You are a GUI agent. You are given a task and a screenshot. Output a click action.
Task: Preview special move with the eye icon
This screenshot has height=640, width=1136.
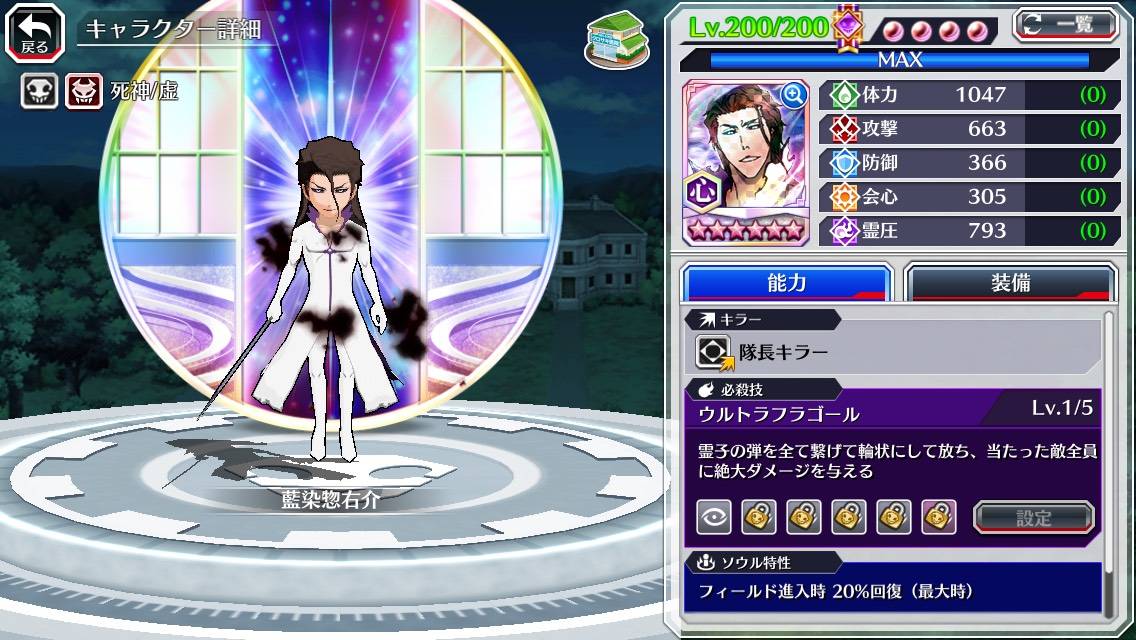pyautogui.click(x=714, y=517)
